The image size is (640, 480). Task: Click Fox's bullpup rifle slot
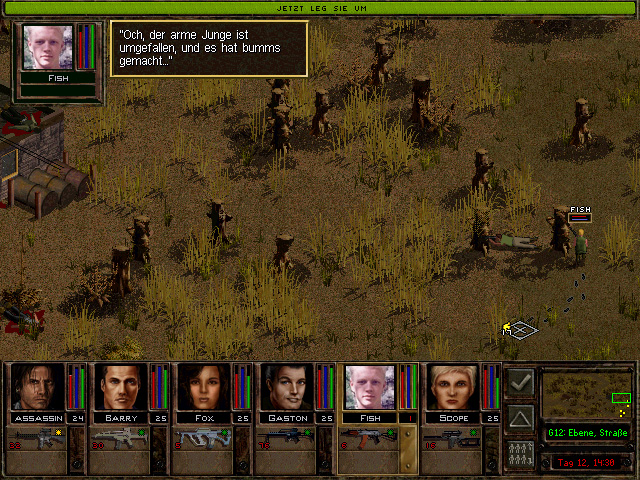(x=202, y=439)
